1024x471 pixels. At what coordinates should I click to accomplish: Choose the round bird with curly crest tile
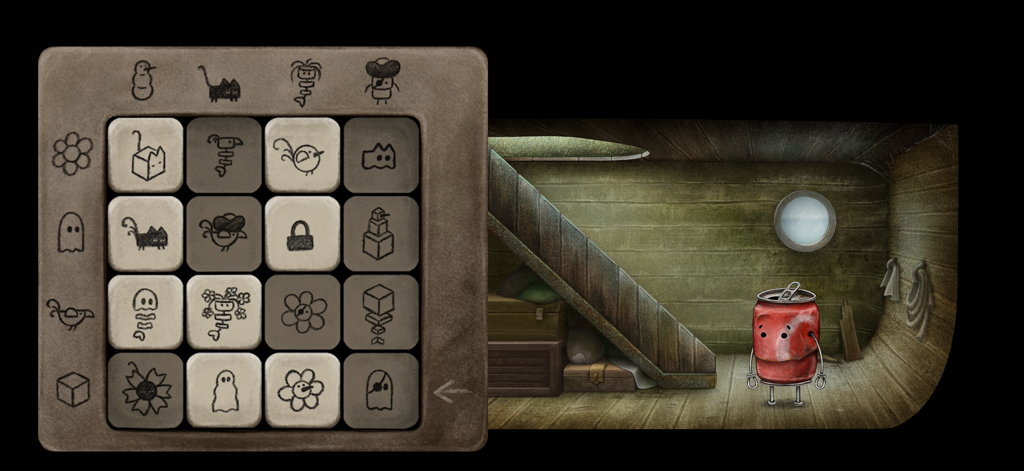[302, 155]
